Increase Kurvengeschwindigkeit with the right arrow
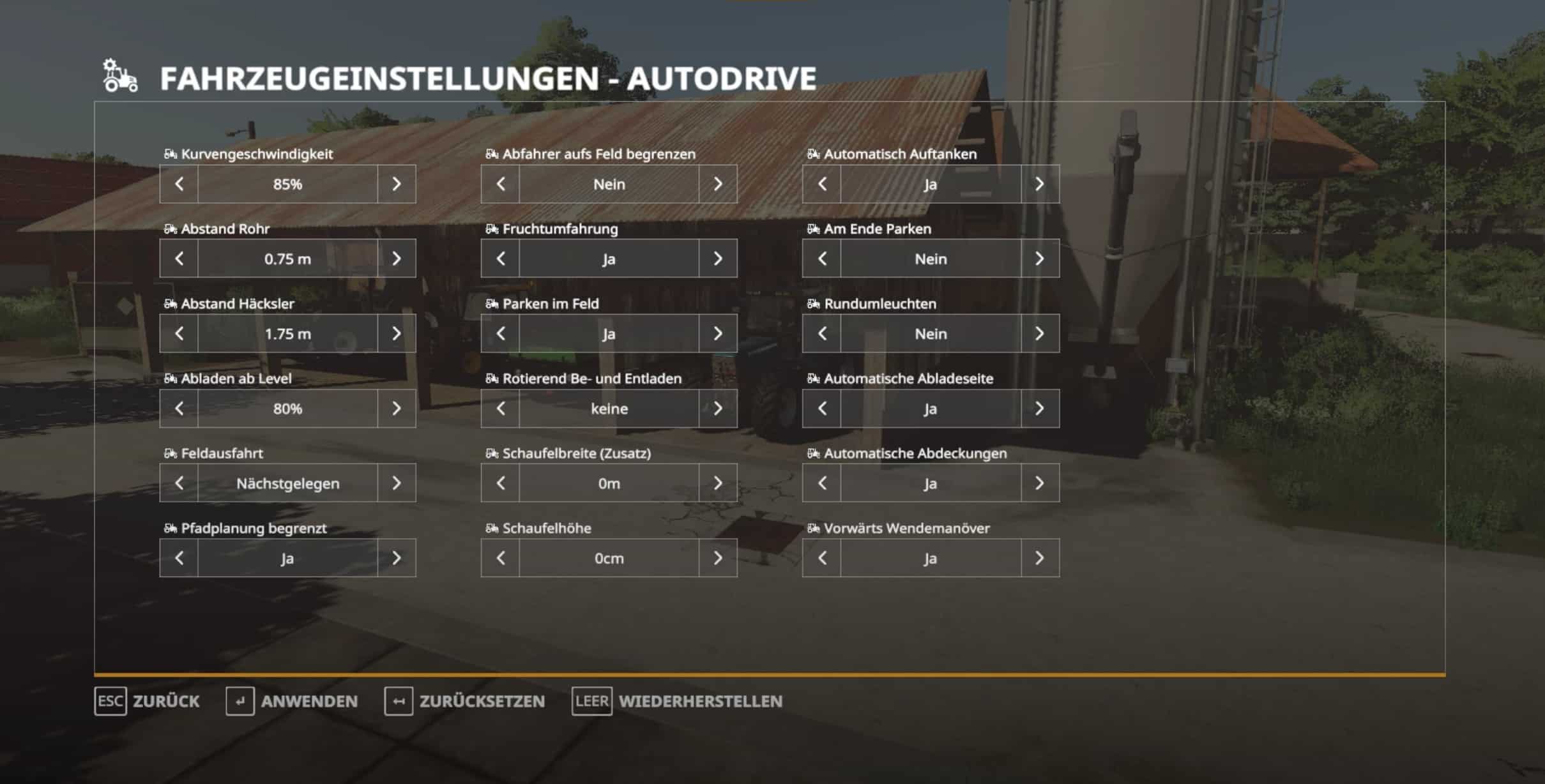The height and width of the screenshot is (784, 1545). click(397, 185)
